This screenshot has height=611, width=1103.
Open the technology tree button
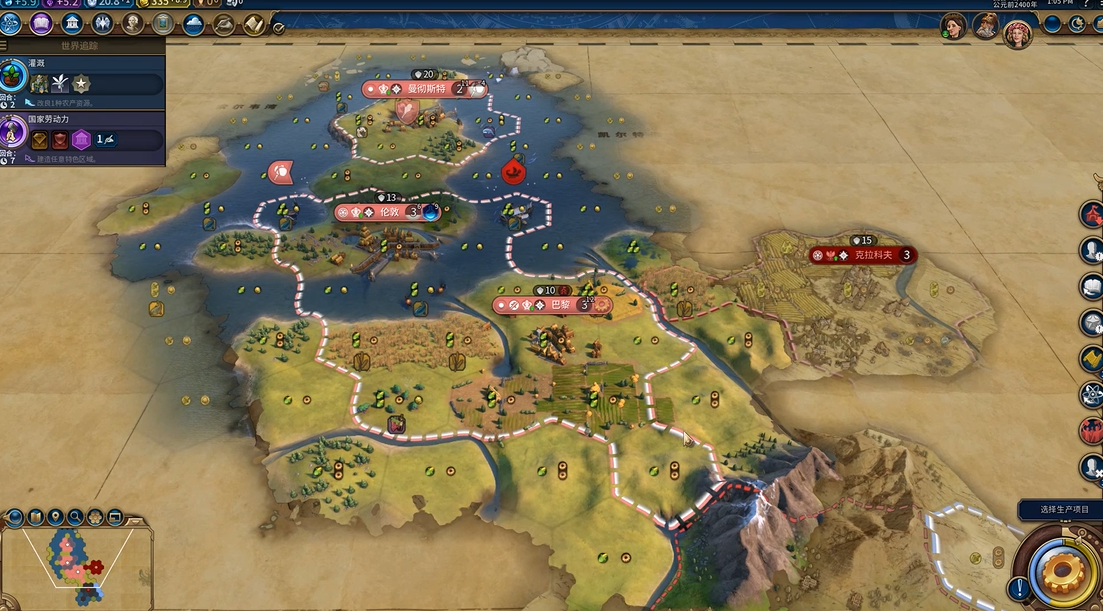pos(12,24)
